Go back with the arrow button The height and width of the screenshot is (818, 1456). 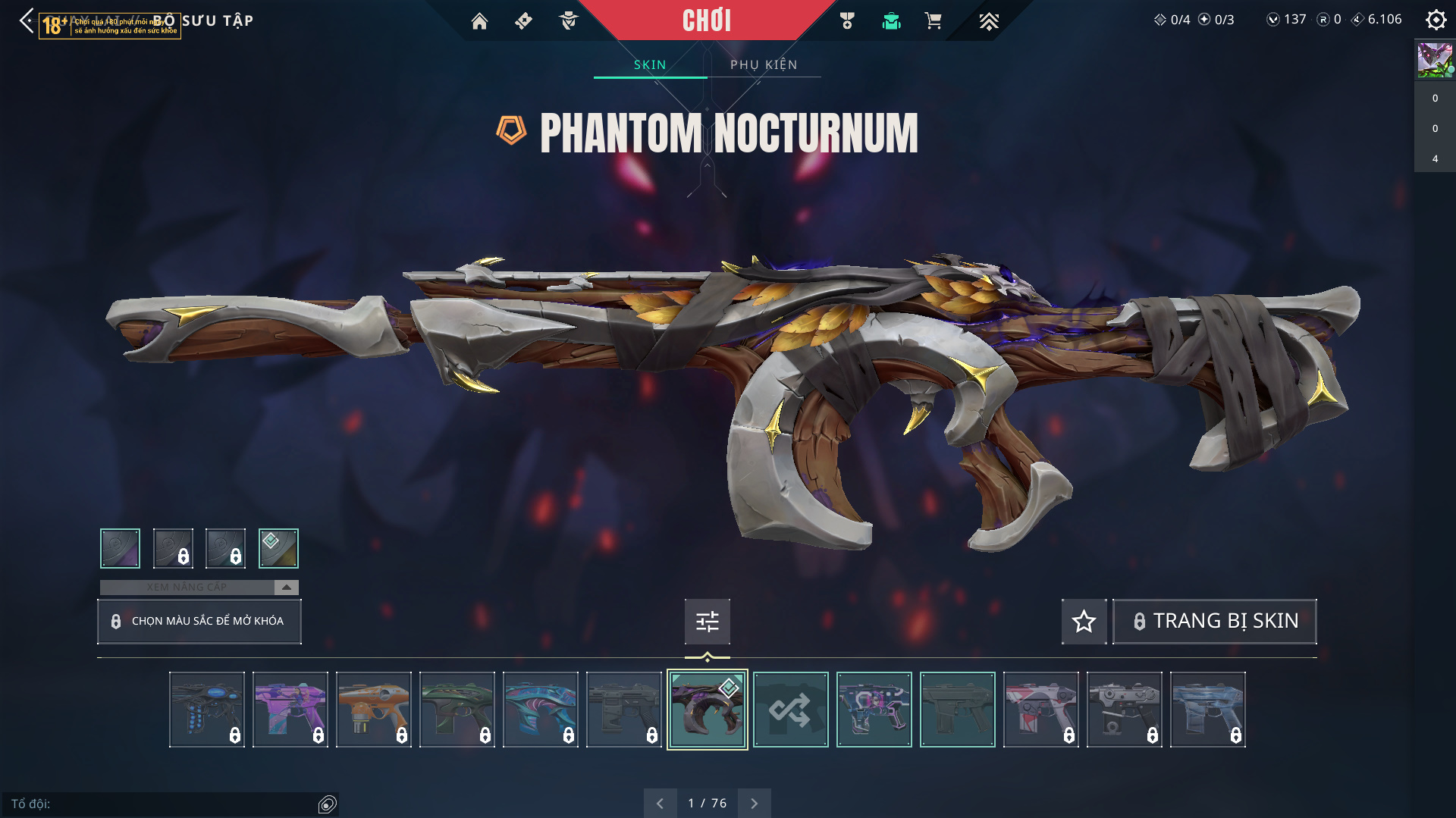click(x=27, y=20)
